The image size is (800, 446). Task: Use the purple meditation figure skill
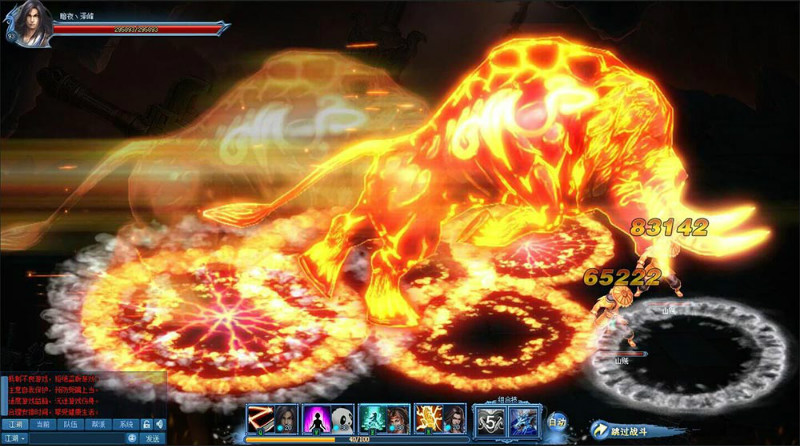click(316, 418)
